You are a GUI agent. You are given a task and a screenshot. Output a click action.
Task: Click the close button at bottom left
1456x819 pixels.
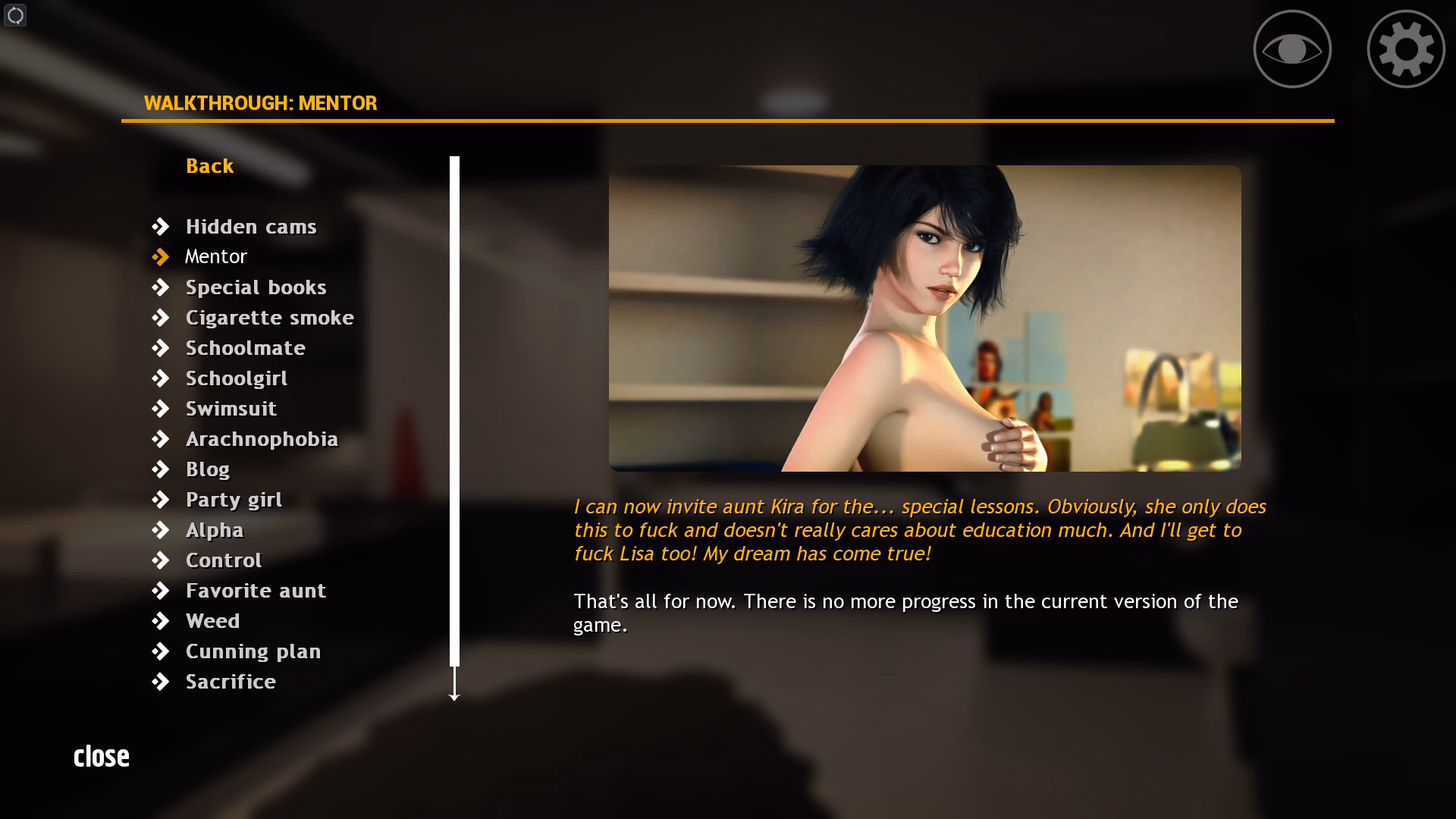pyautogui.click(x=102, y=755)
